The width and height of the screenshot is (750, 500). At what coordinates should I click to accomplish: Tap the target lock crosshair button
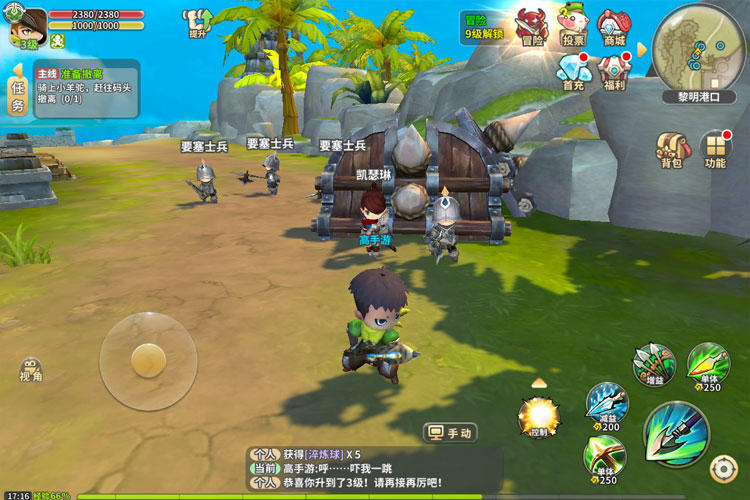tap(723, 468)
